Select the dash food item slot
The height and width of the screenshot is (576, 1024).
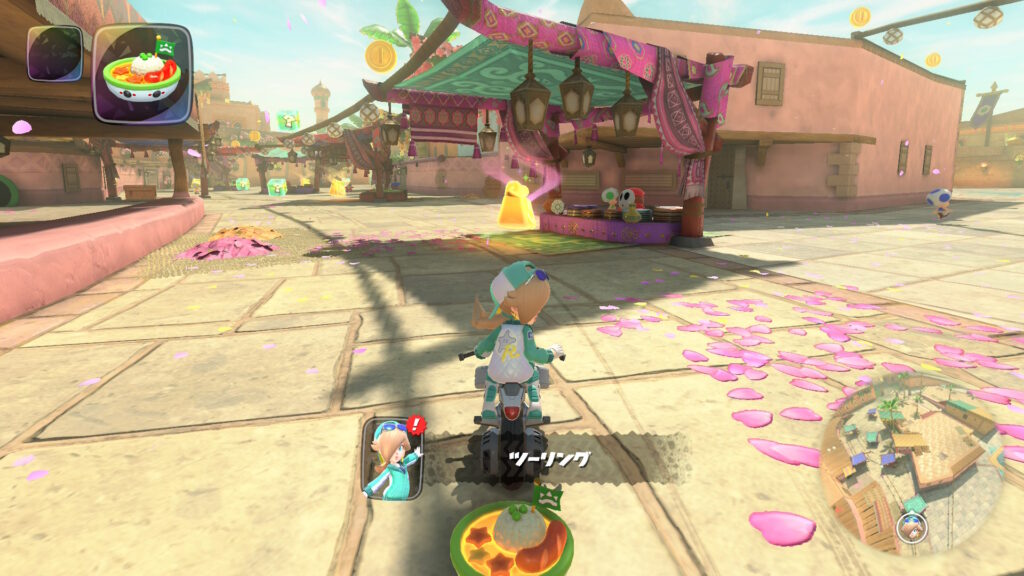[143, 73]
